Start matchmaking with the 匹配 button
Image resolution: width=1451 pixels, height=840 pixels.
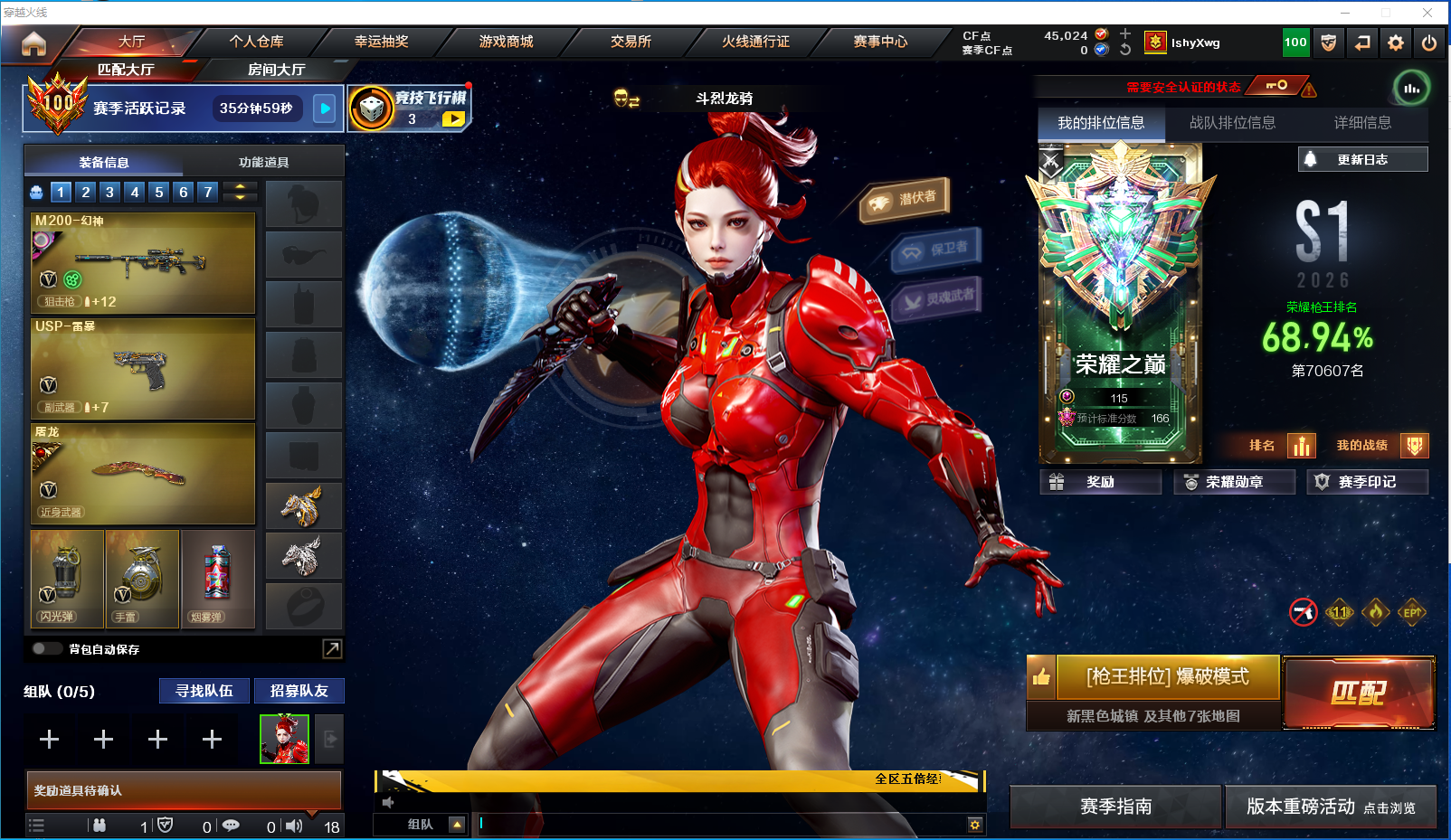(1358, 693)
